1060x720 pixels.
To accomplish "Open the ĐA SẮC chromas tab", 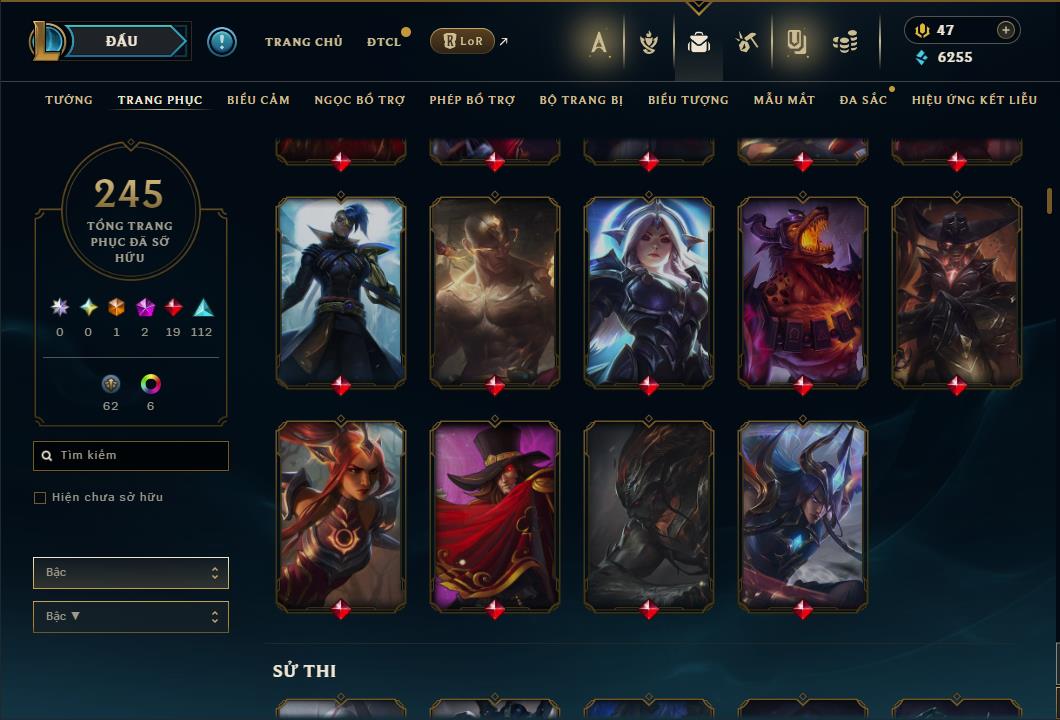I will (863, 100).
